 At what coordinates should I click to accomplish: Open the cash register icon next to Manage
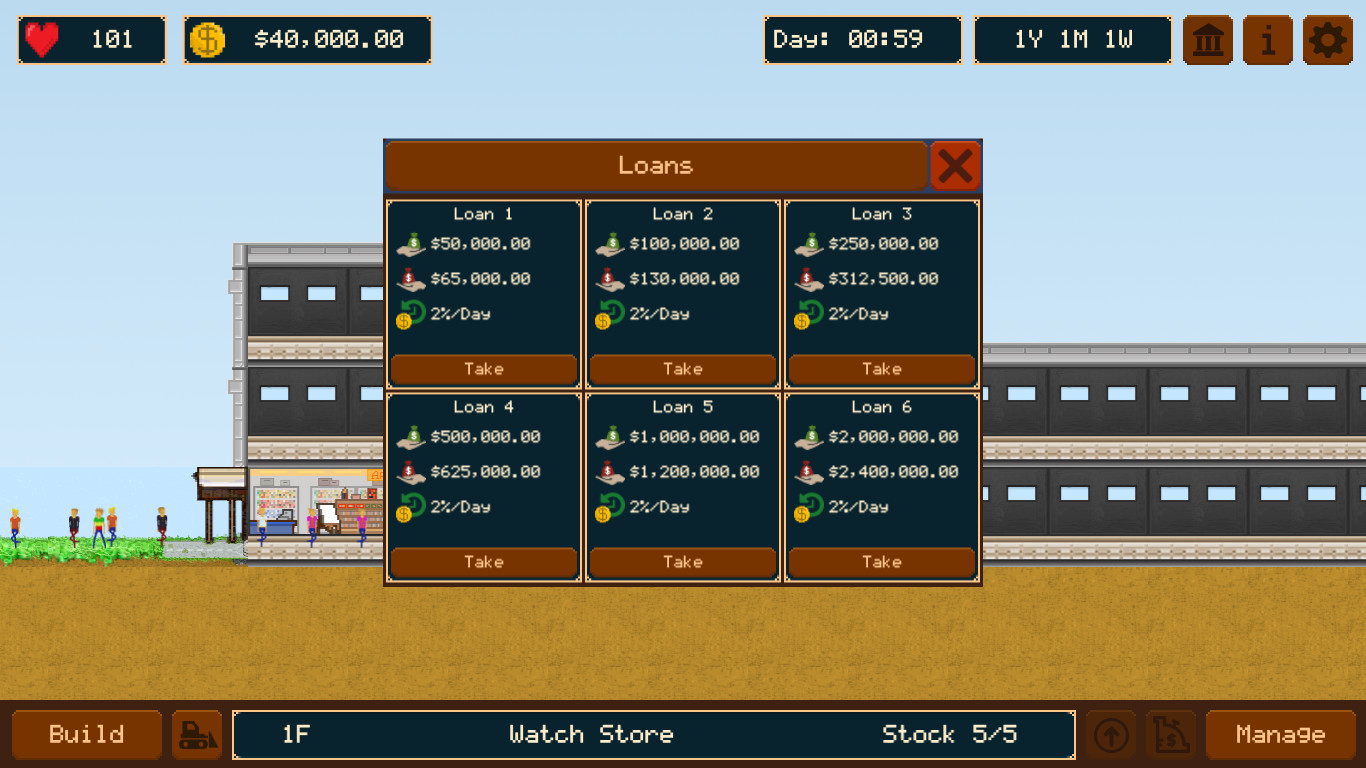(x=1170, y=734)
